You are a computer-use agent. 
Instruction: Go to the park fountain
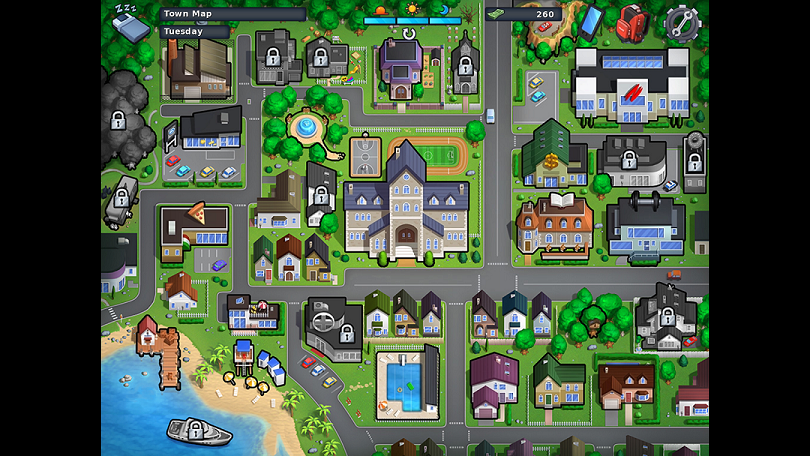(304, 128)
